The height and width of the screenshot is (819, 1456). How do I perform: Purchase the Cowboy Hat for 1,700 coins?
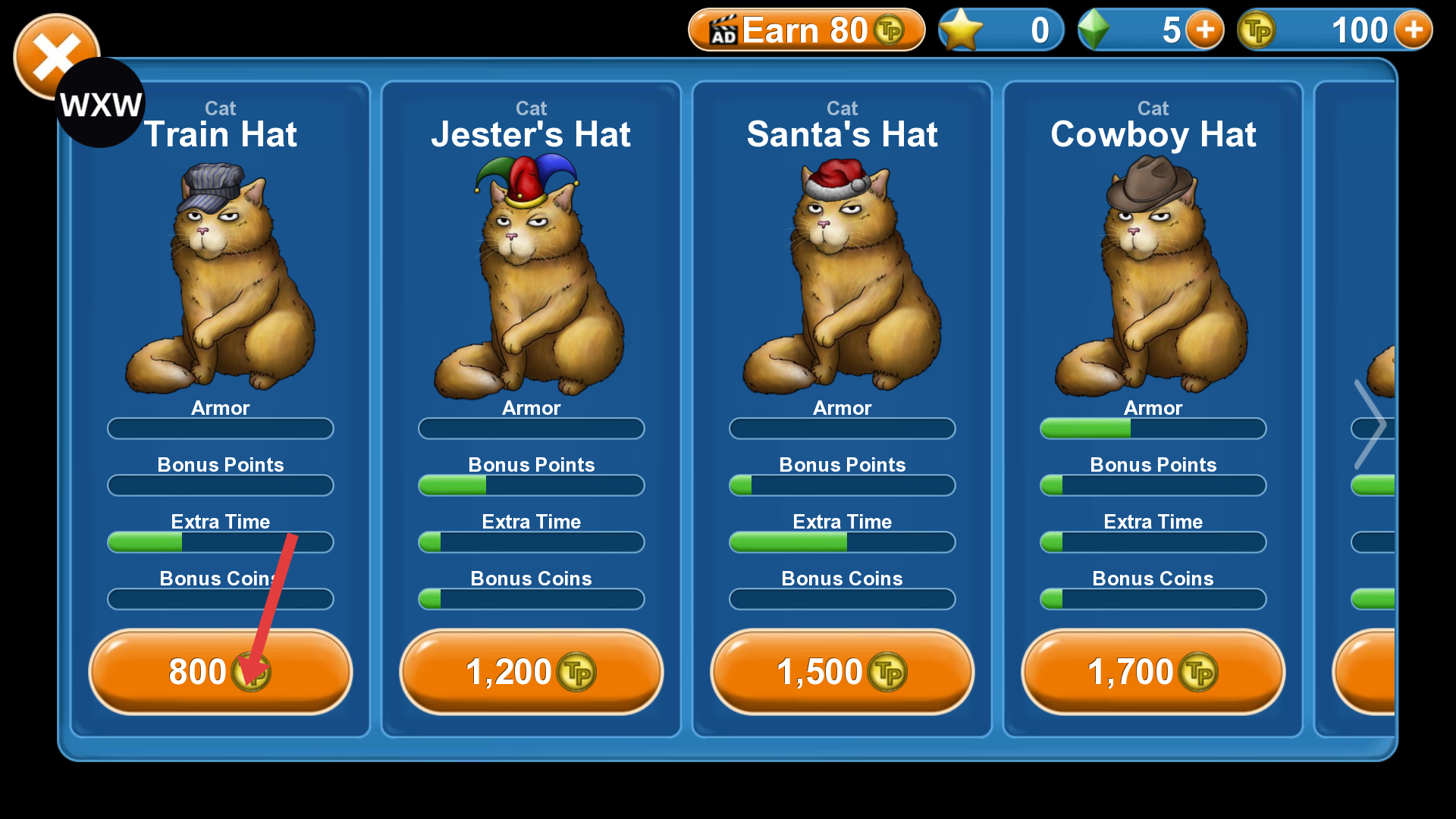1153,672
